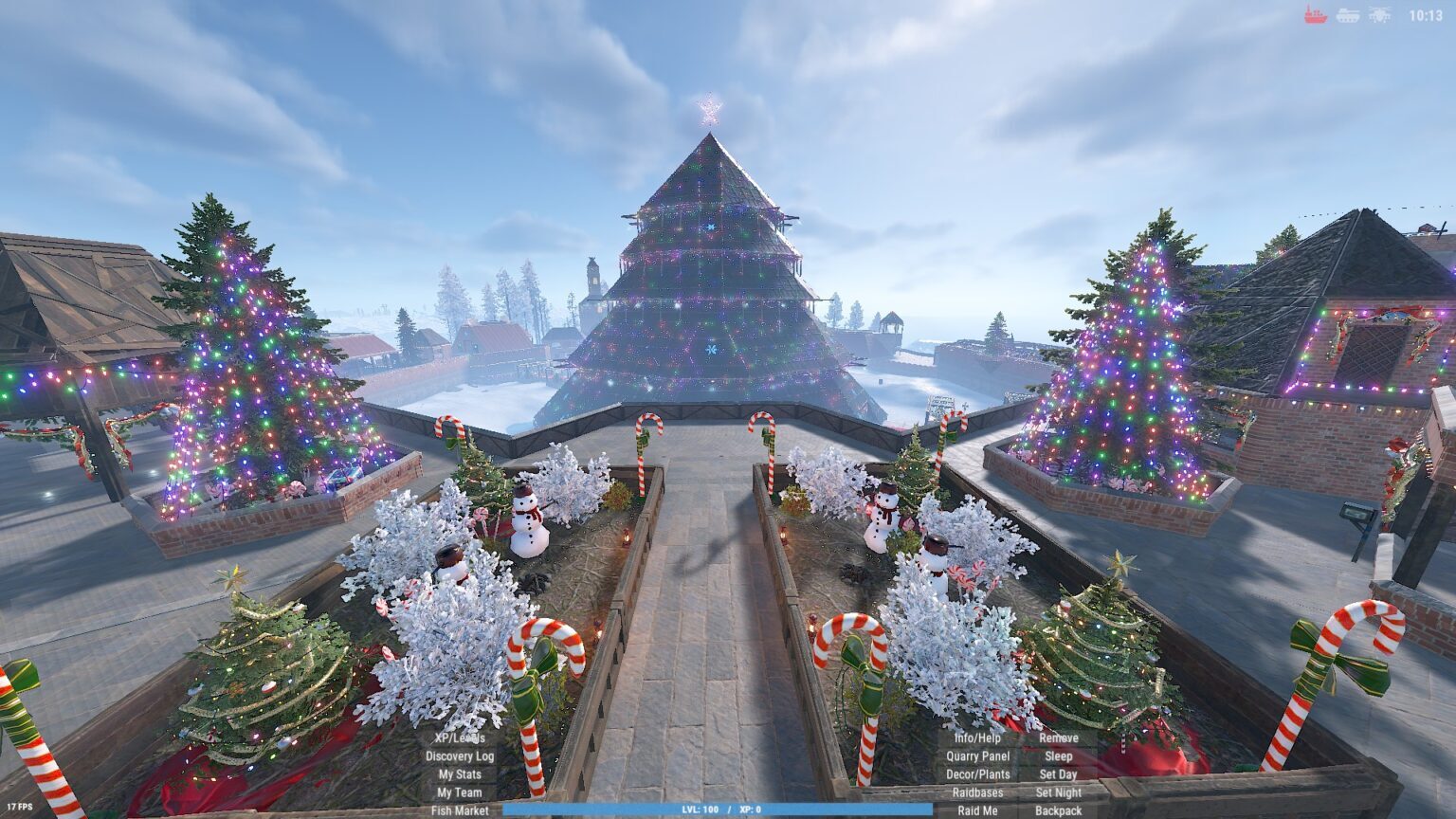Image resolution: width=1456 pixels, height=819 pixels.
Task: Open the My Team menu
Action: point(460,792)
